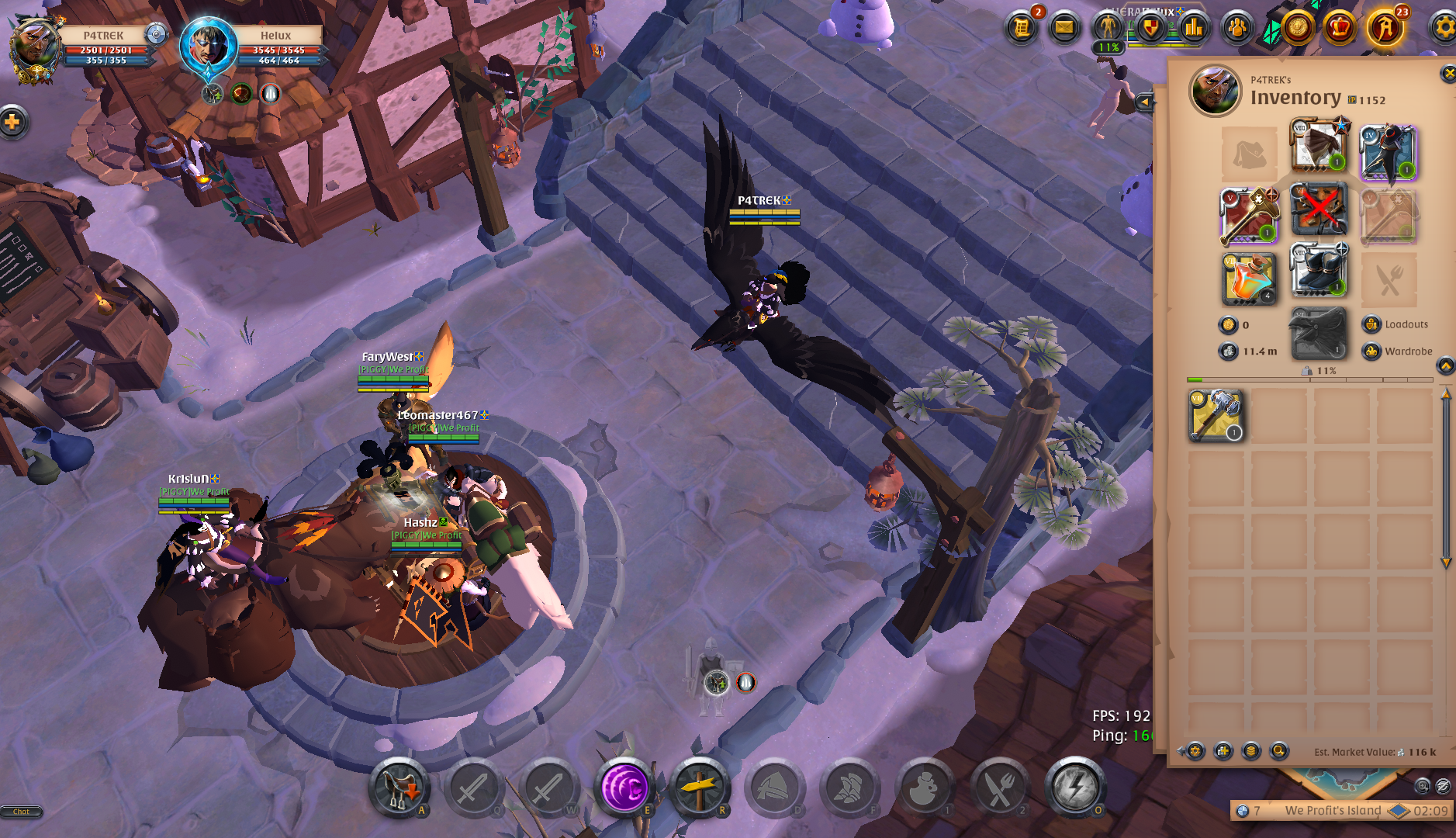Open the red crown premium menu
Screen dimensions: 1456x838
1340,28
